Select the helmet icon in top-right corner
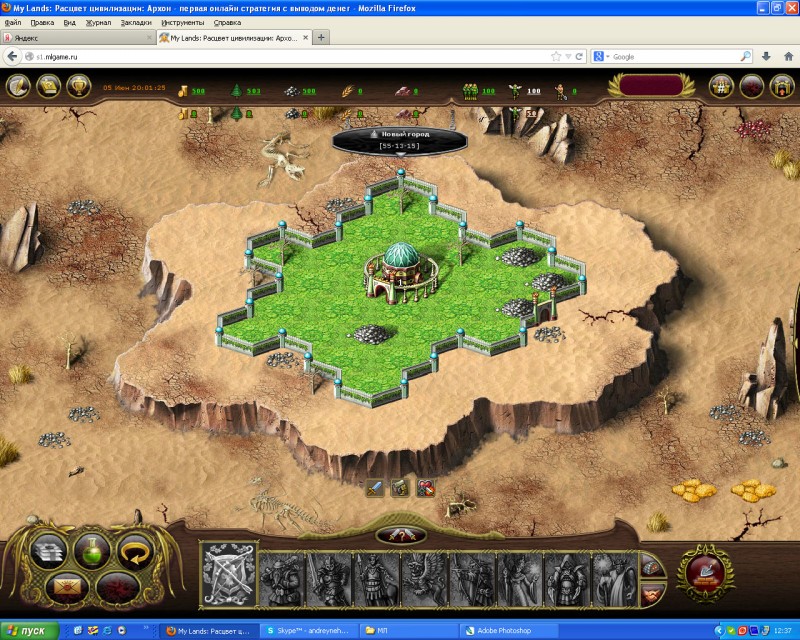Viewport: 800px width, 640px height. coord(781,87)
